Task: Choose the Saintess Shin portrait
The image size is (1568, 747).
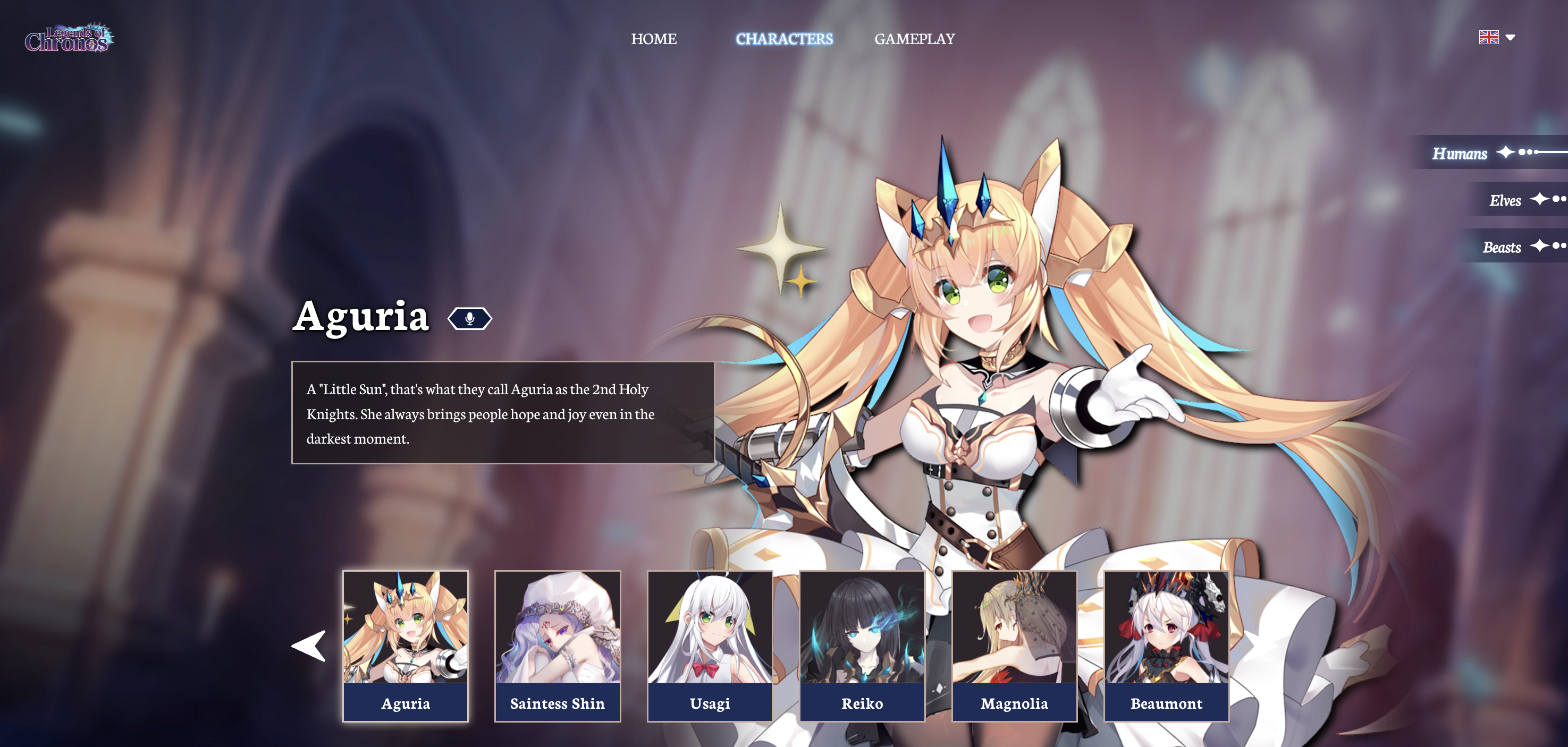Action: pos(558,646)
